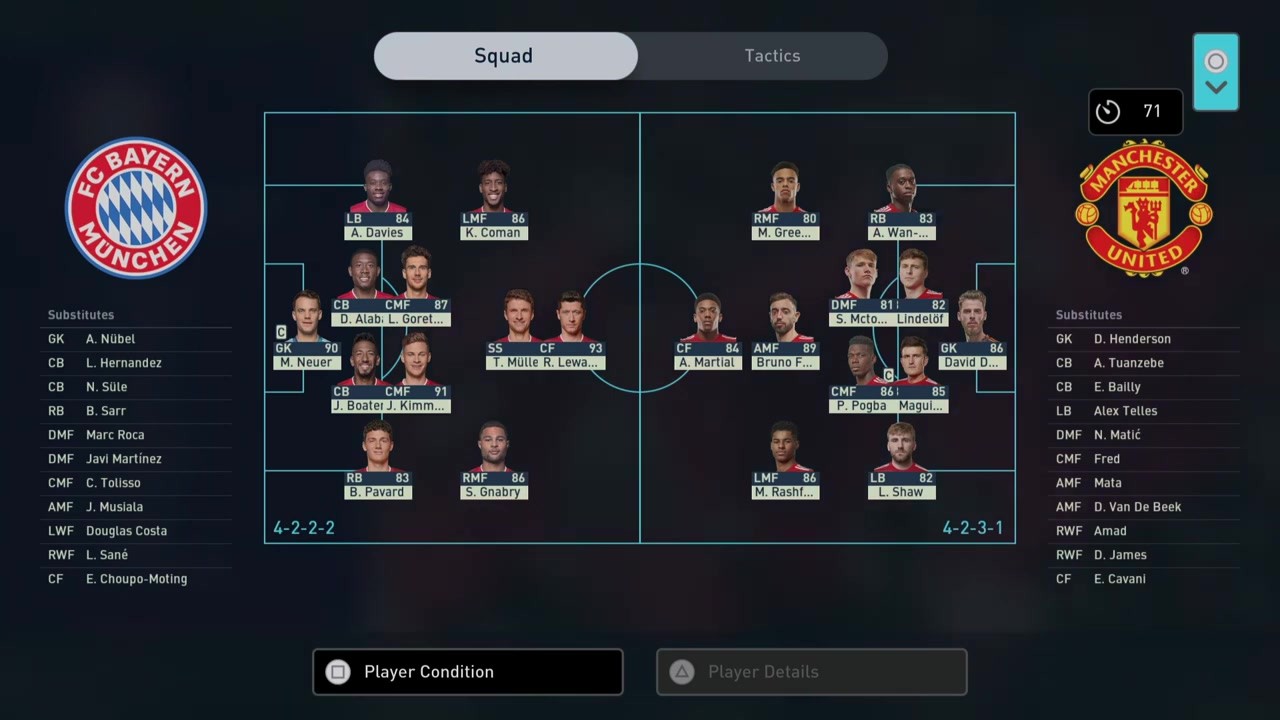Choose substitute L. Sané from Bayern list
The height and width of the screenshot is (720, 1280).
(x=107, y=555)
